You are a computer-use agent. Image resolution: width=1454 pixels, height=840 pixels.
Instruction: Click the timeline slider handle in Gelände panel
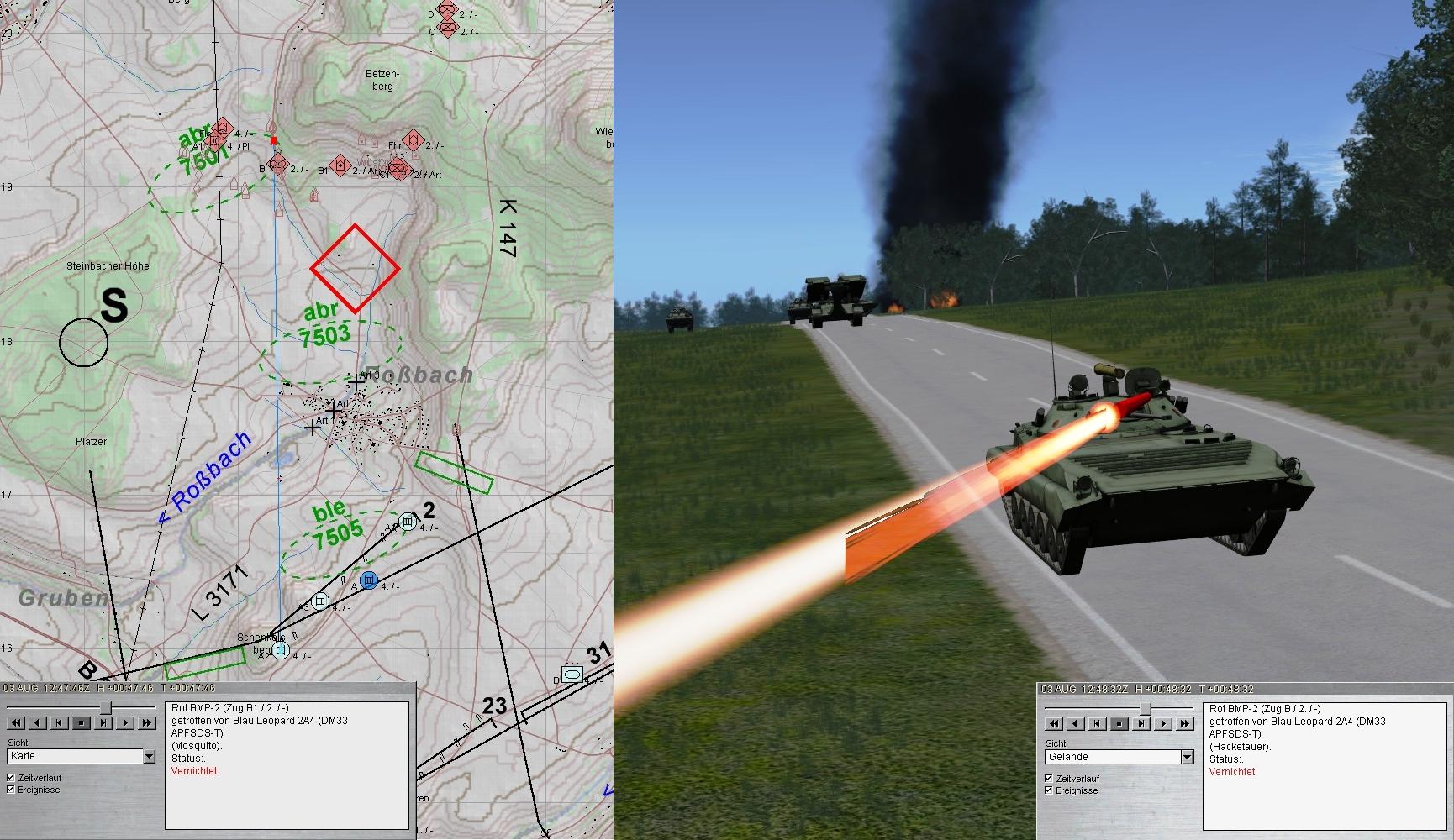point(1145,710)
